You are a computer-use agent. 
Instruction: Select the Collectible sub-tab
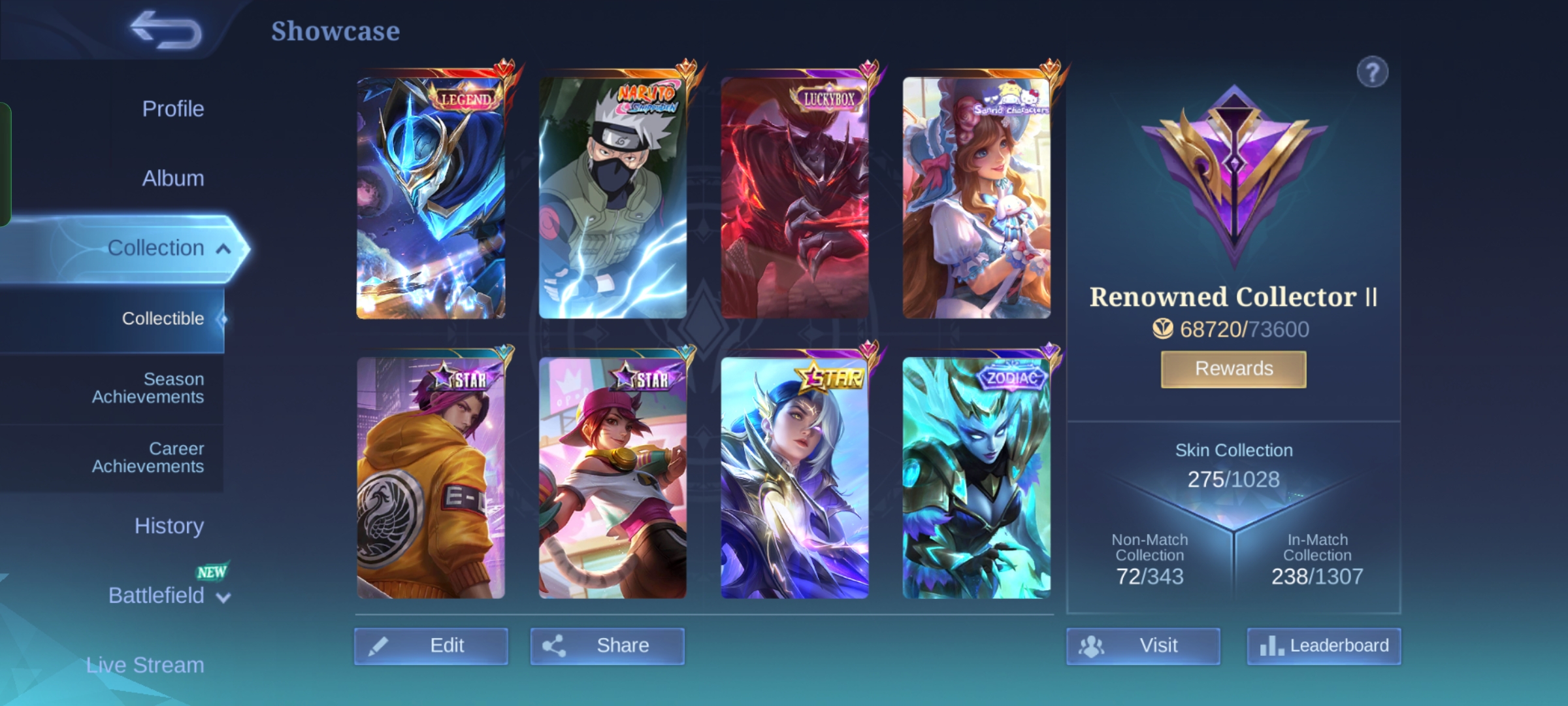point(163,318)
